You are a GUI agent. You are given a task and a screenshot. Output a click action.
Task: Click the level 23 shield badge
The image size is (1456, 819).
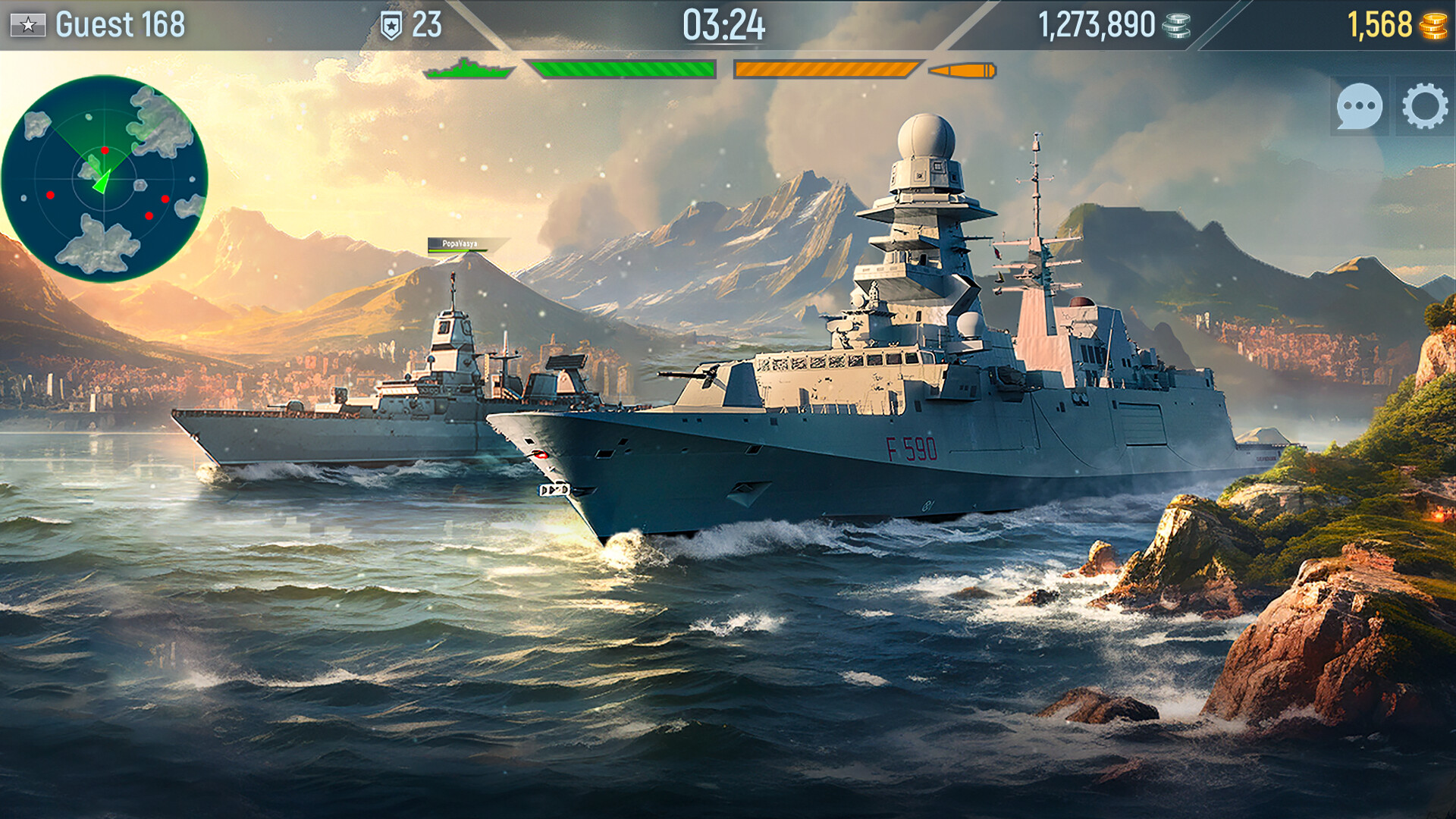coord(393,23)
